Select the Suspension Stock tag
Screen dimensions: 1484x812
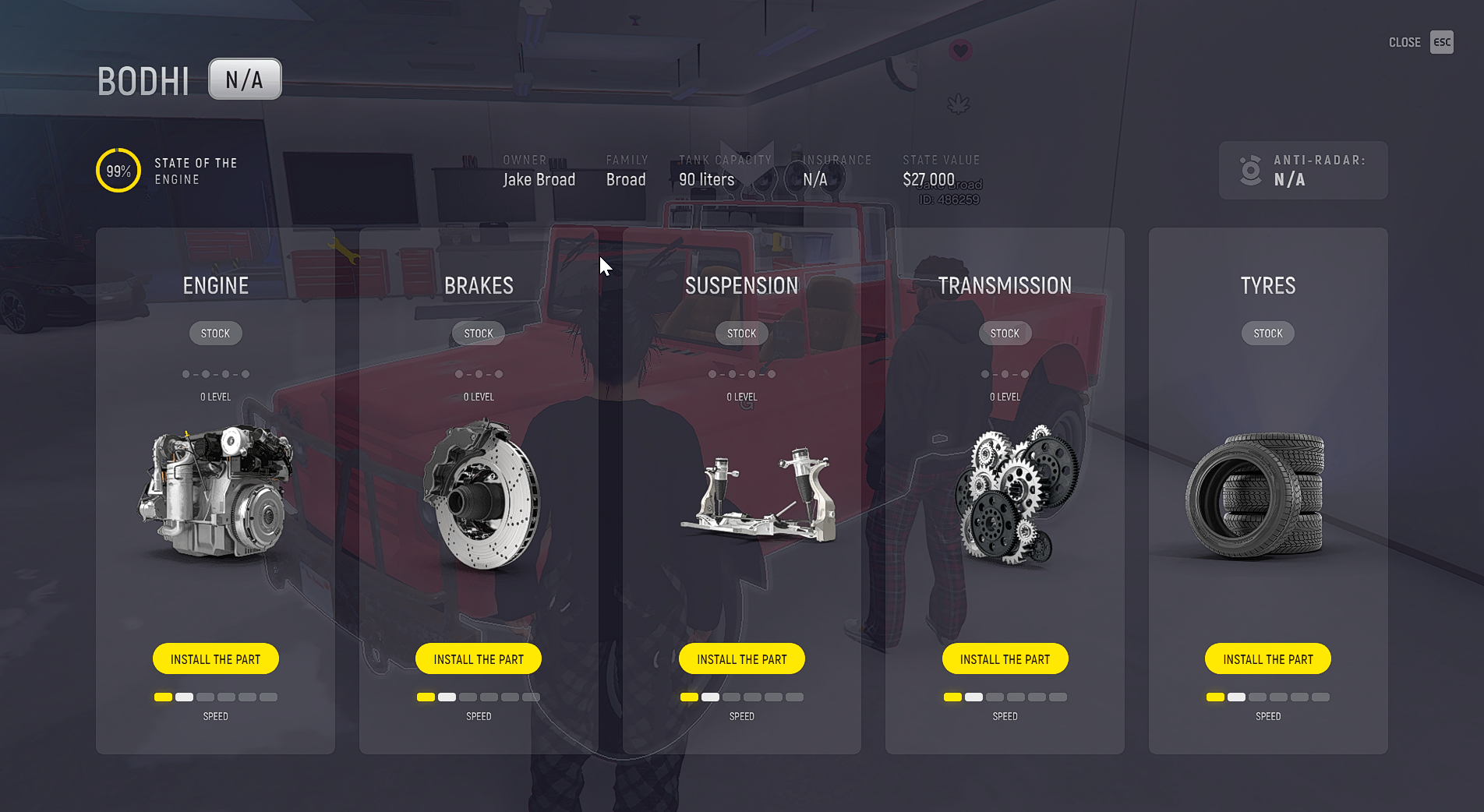click(x=741, y=334)
